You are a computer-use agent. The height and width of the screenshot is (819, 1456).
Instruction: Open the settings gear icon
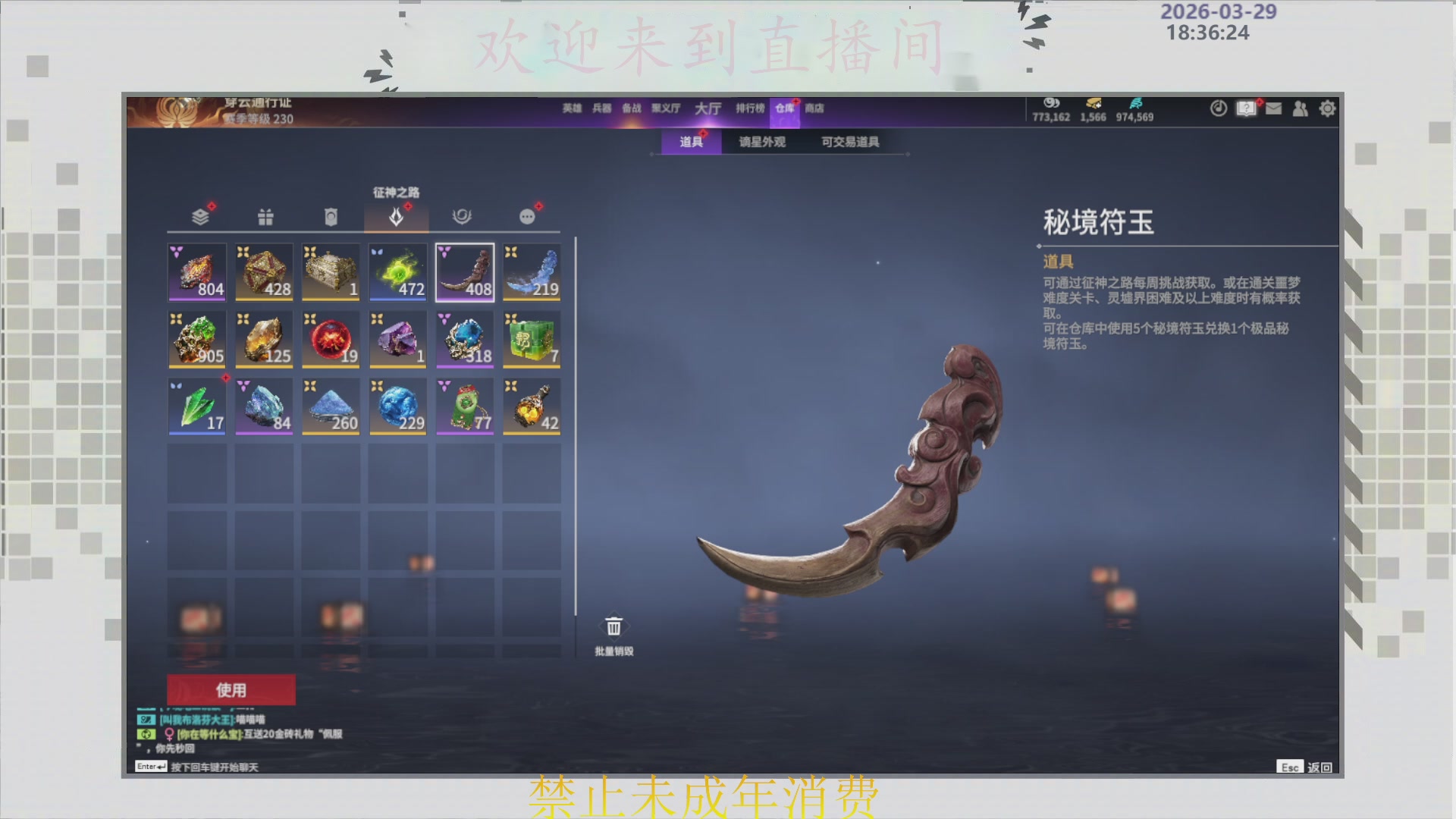coord(1327,108)
